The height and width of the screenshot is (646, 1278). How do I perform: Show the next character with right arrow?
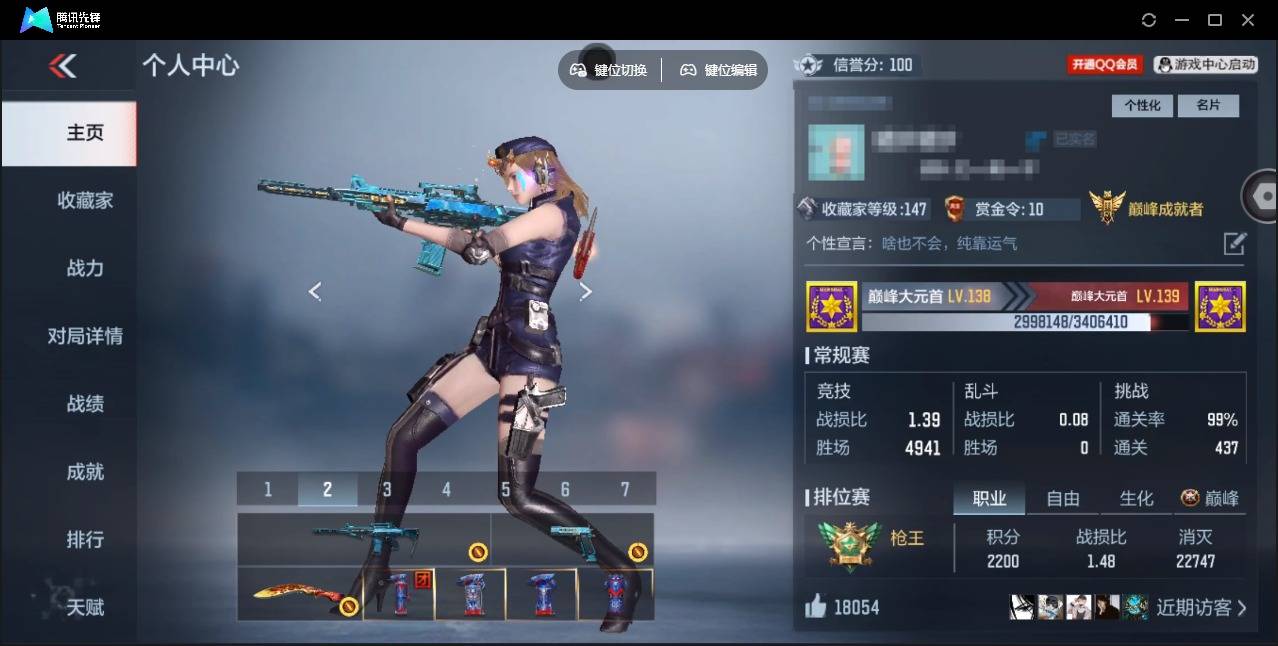(586, 291)
